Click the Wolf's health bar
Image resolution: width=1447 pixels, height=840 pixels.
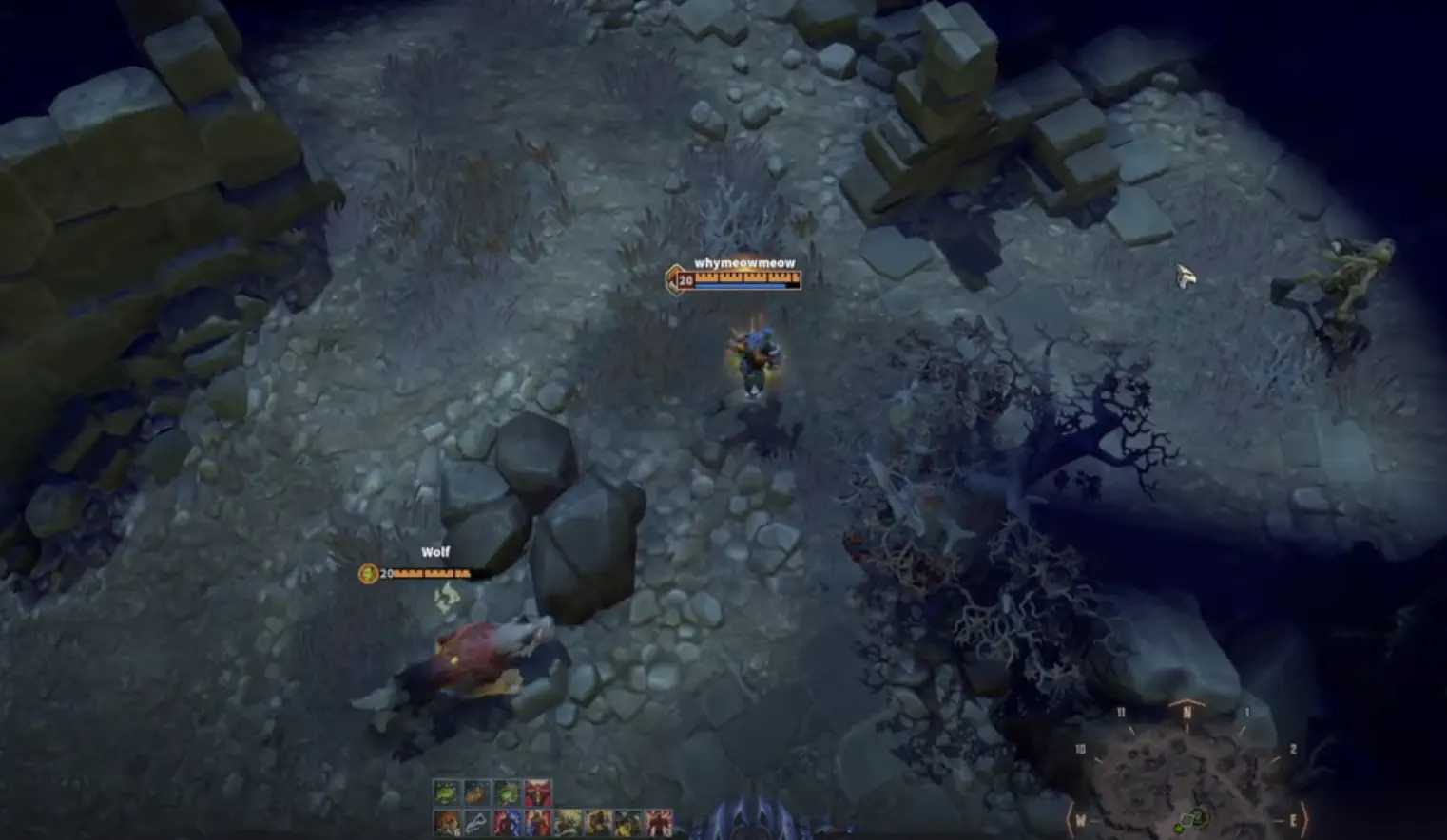[x=433, y=574]
